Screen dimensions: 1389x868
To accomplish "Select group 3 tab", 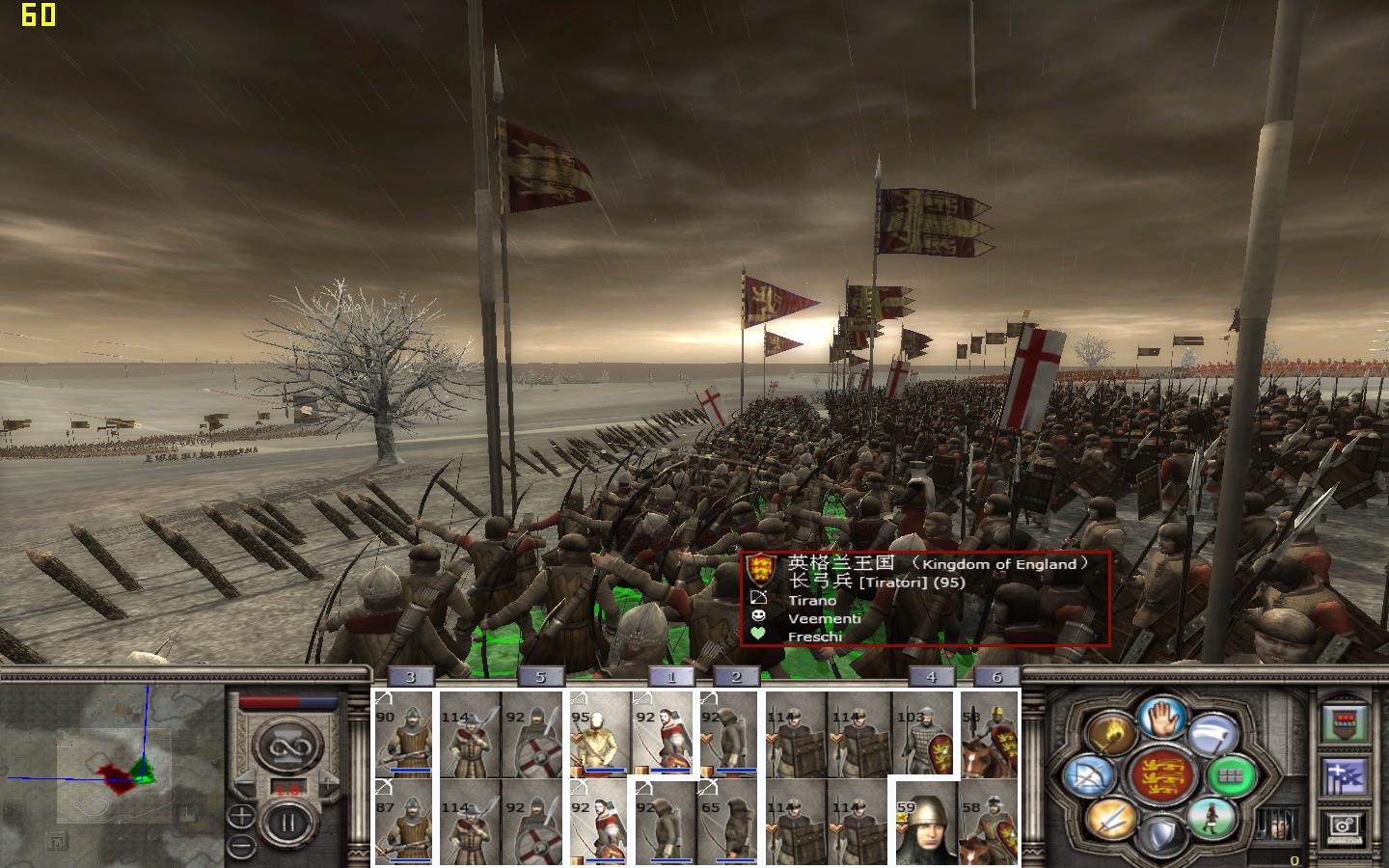I will point(410,677).
